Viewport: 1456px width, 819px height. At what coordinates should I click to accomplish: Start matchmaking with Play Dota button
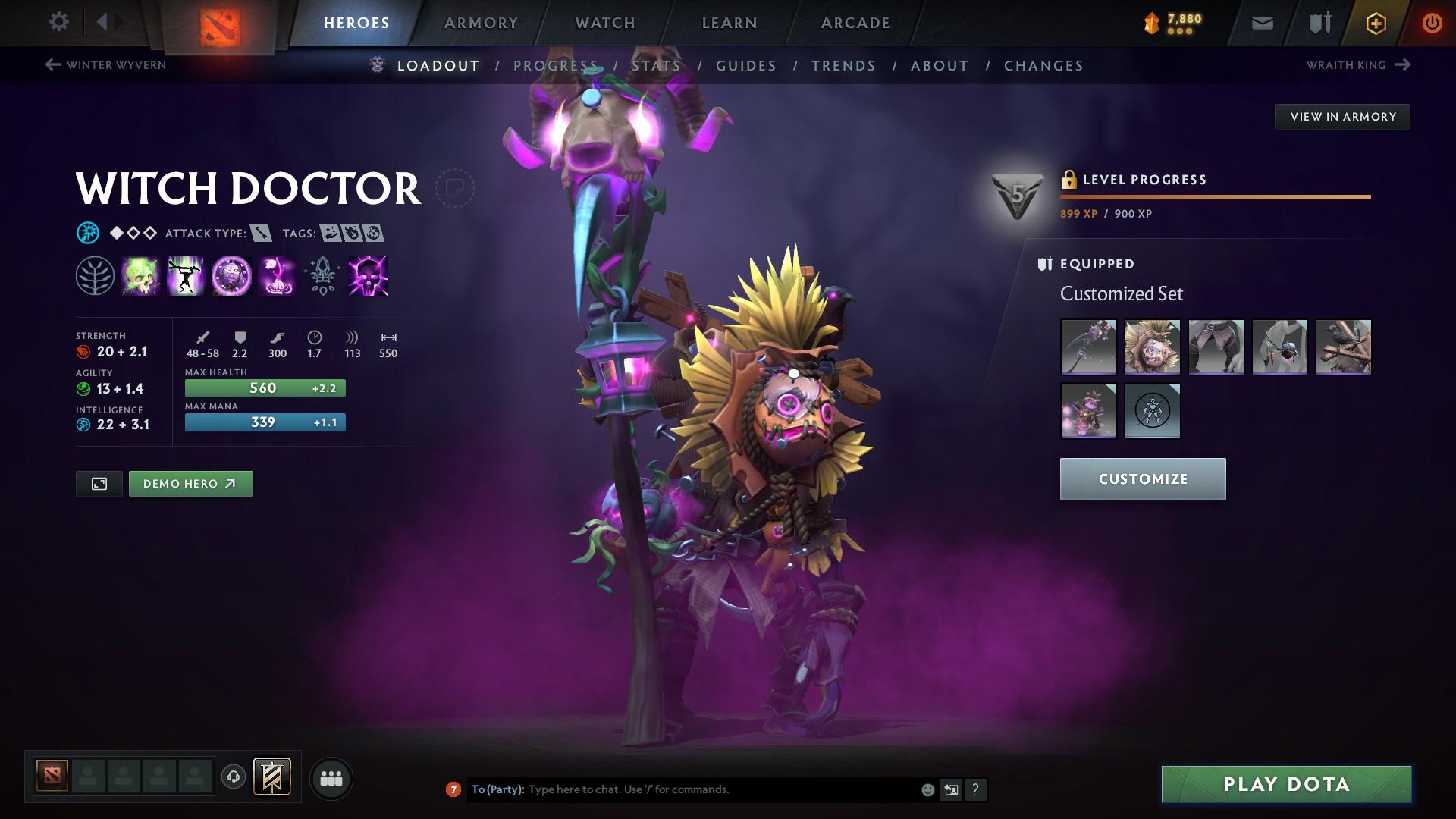(1286, 784)
